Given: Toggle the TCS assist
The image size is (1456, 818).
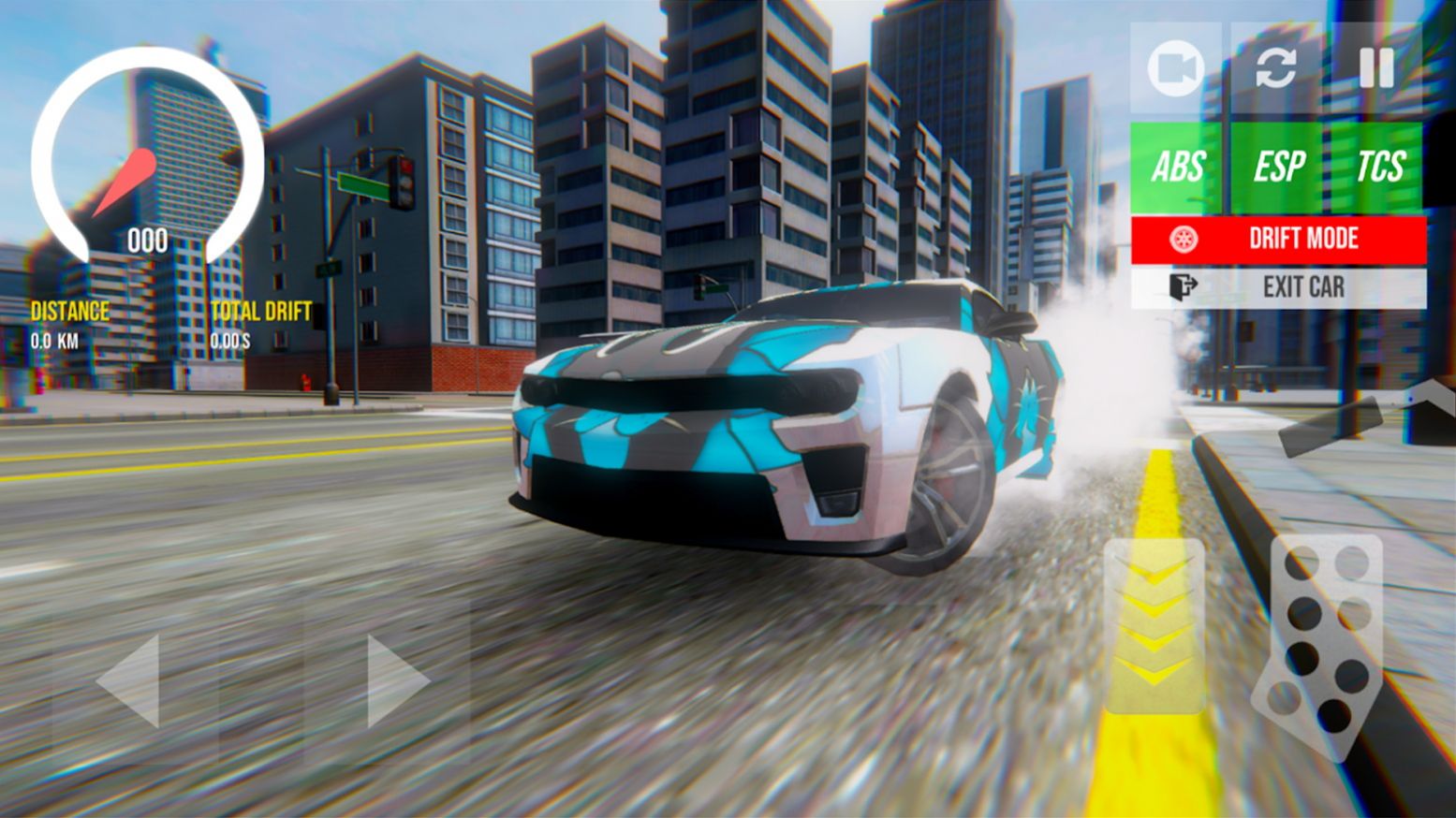Looking at the screenshot, I should pyautogui.click(x=1379, y=168).
